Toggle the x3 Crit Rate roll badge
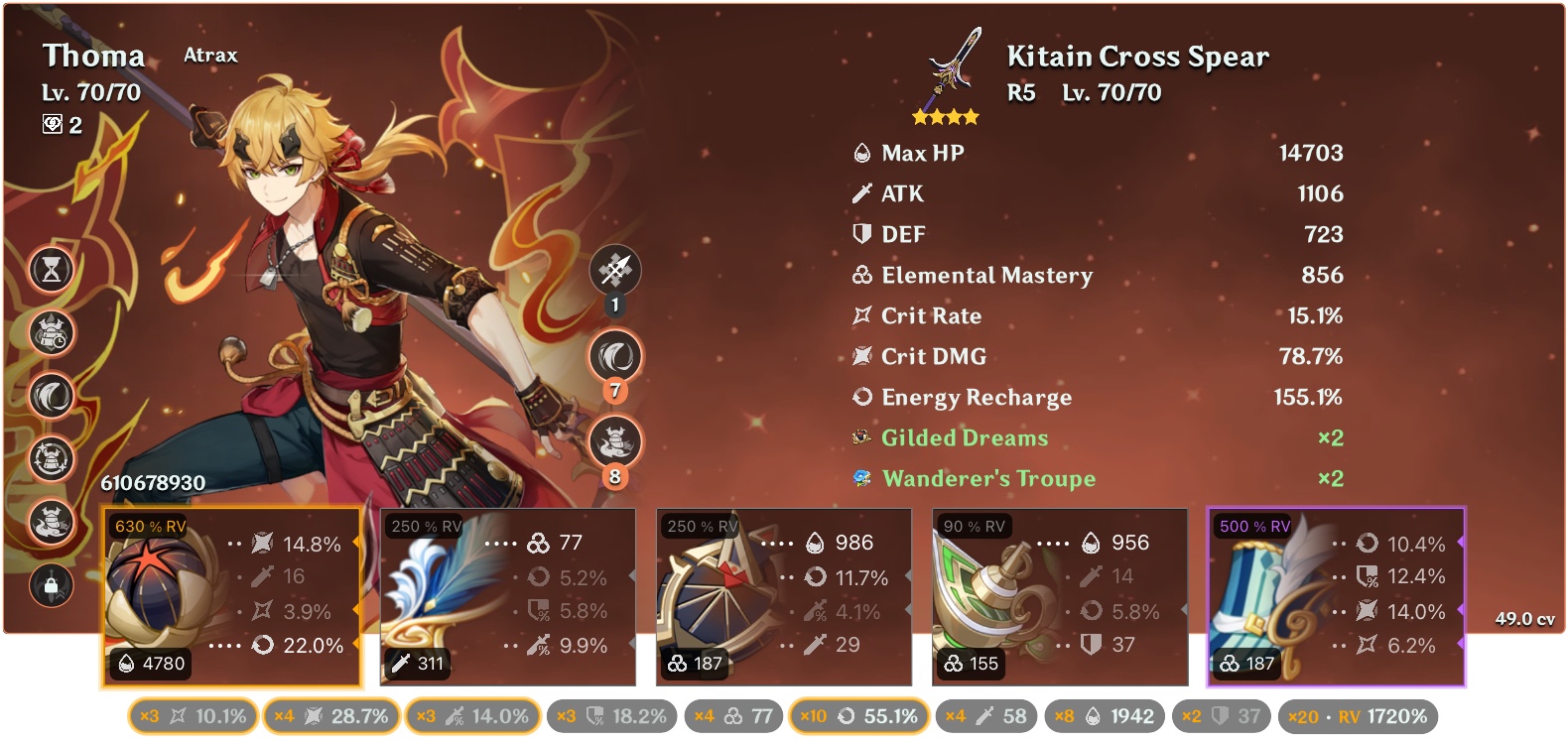The width and height of the screenshot is (1568, 741). click(192, 714)
